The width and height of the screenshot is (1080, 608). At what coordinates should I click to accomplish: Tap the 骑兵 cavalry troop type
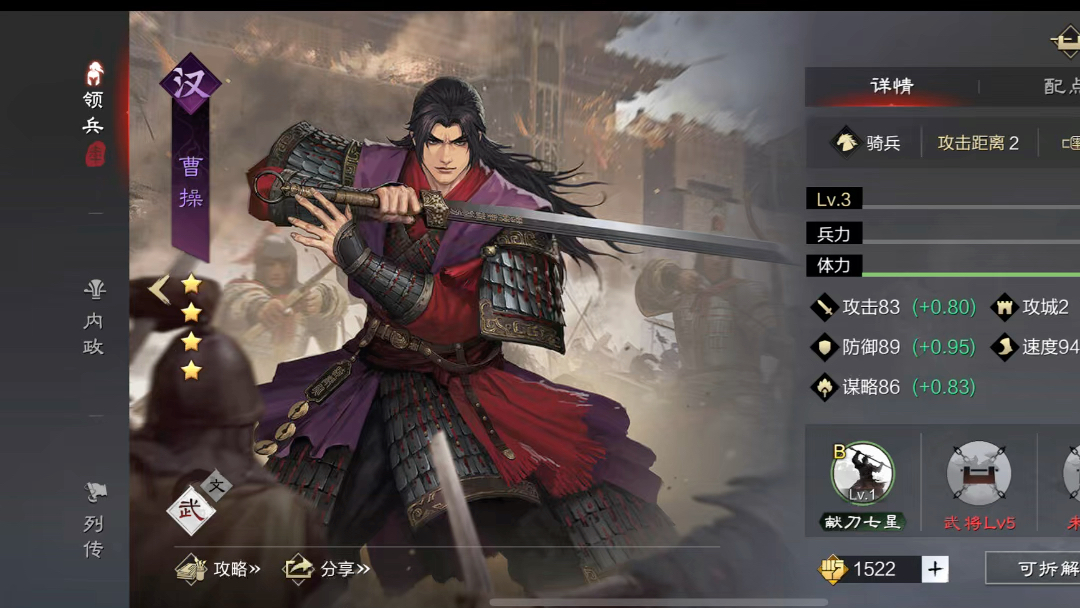pos(867,143)
